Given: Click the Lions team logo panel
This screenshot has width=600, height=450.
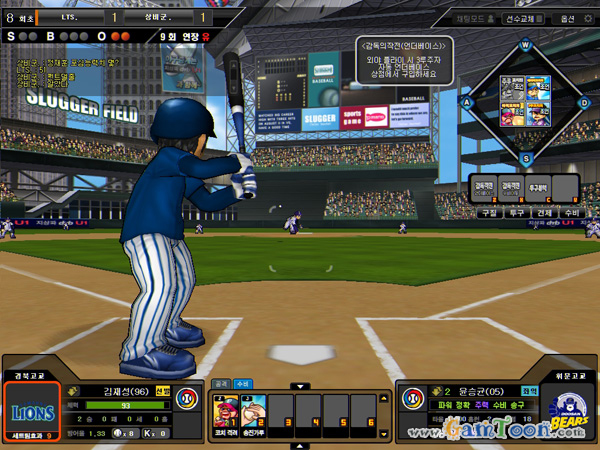Looking at the screenshot, I should tap(33, 411).
